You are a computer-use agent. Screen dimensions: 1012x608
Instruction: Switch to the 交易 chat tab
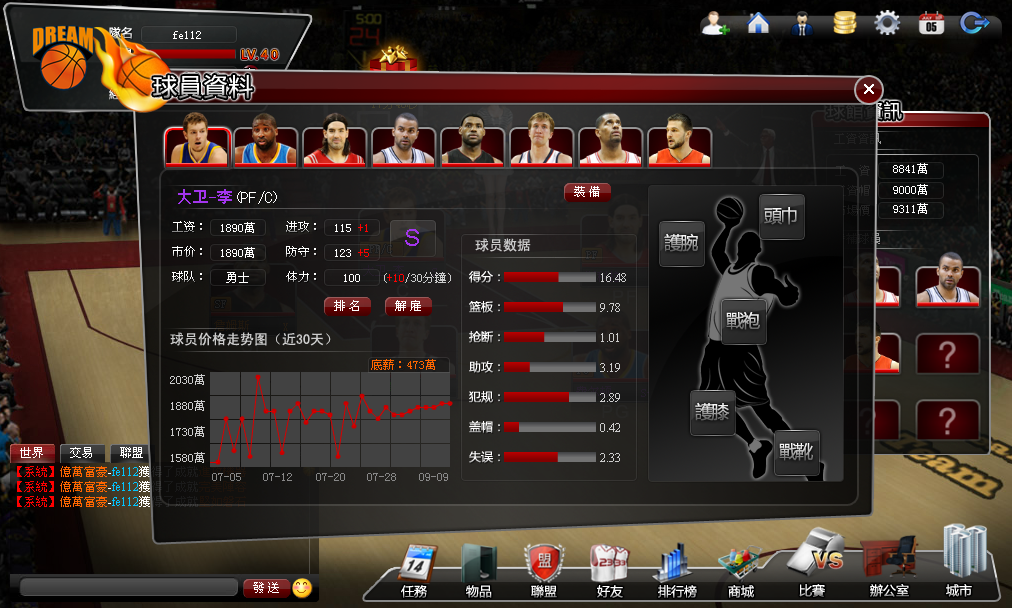82,453
